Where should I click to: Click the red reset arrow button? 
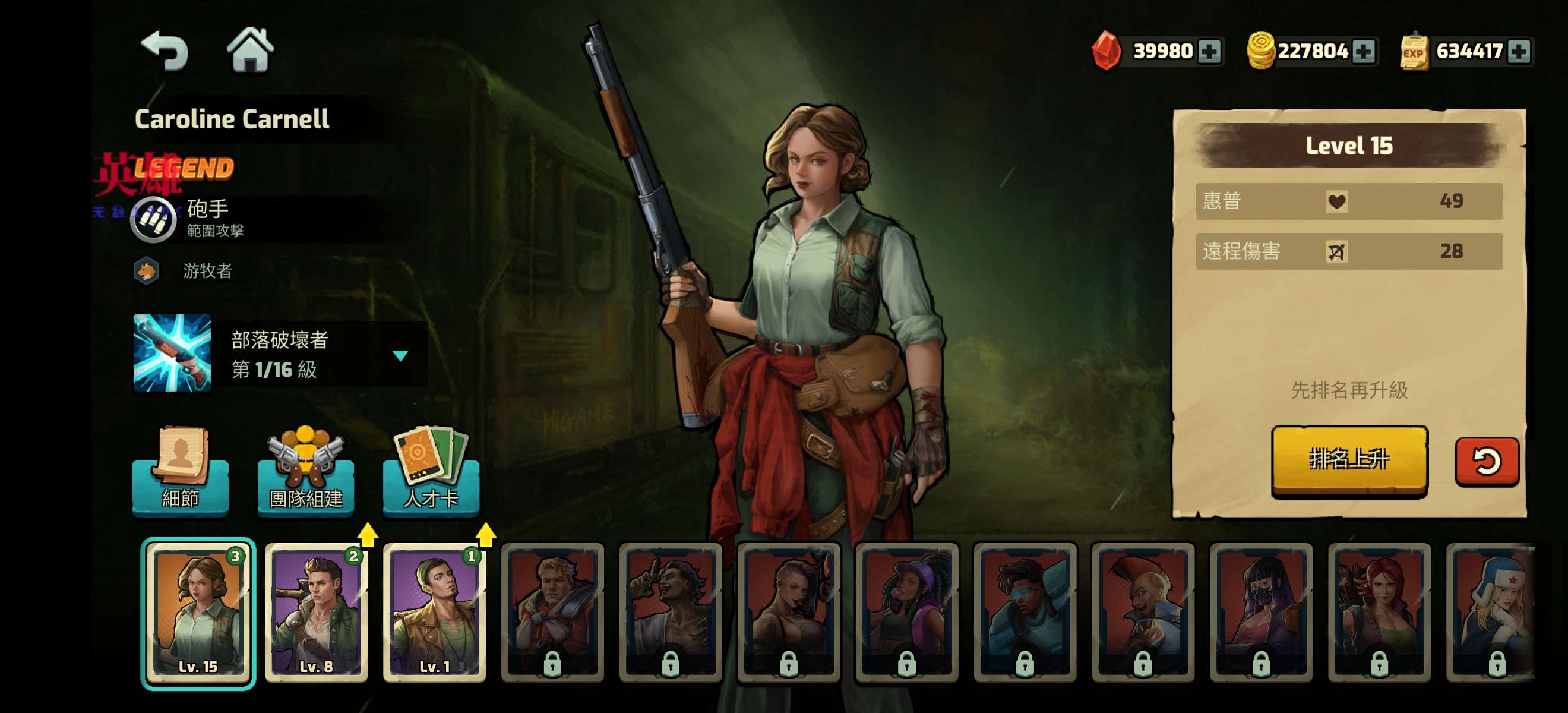[1486, 461]
